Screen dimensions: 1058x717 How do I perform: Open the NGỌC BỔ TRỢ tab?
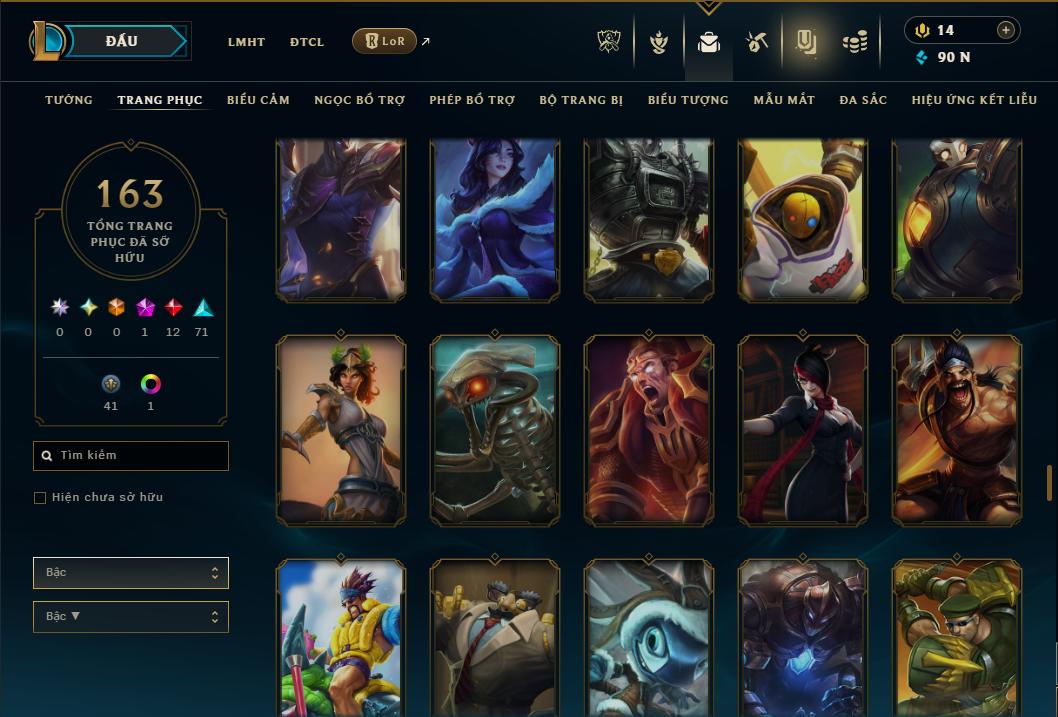point(359,100)
